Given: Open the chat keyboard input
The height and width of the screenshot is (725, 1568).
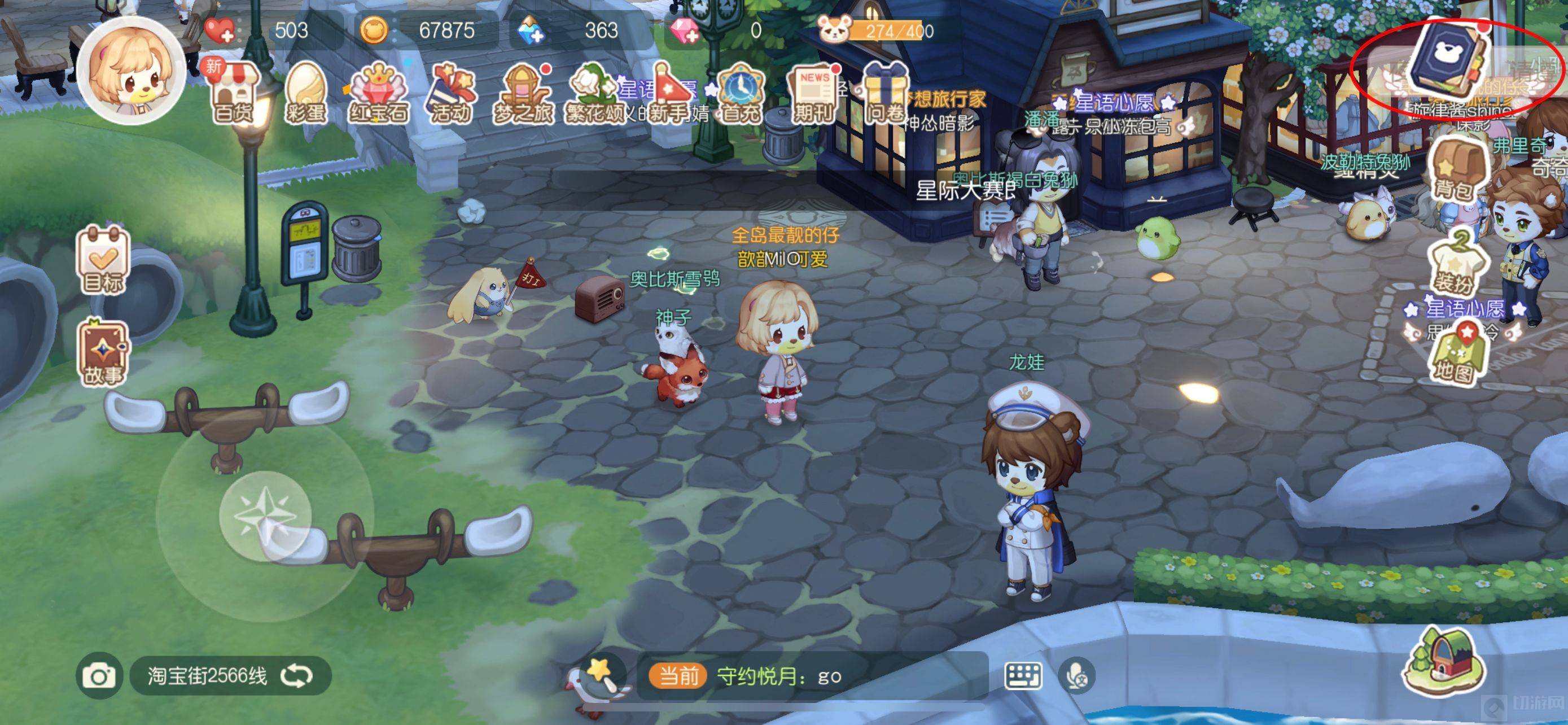Looking at the screenshot, I should tap(1023, 676).
